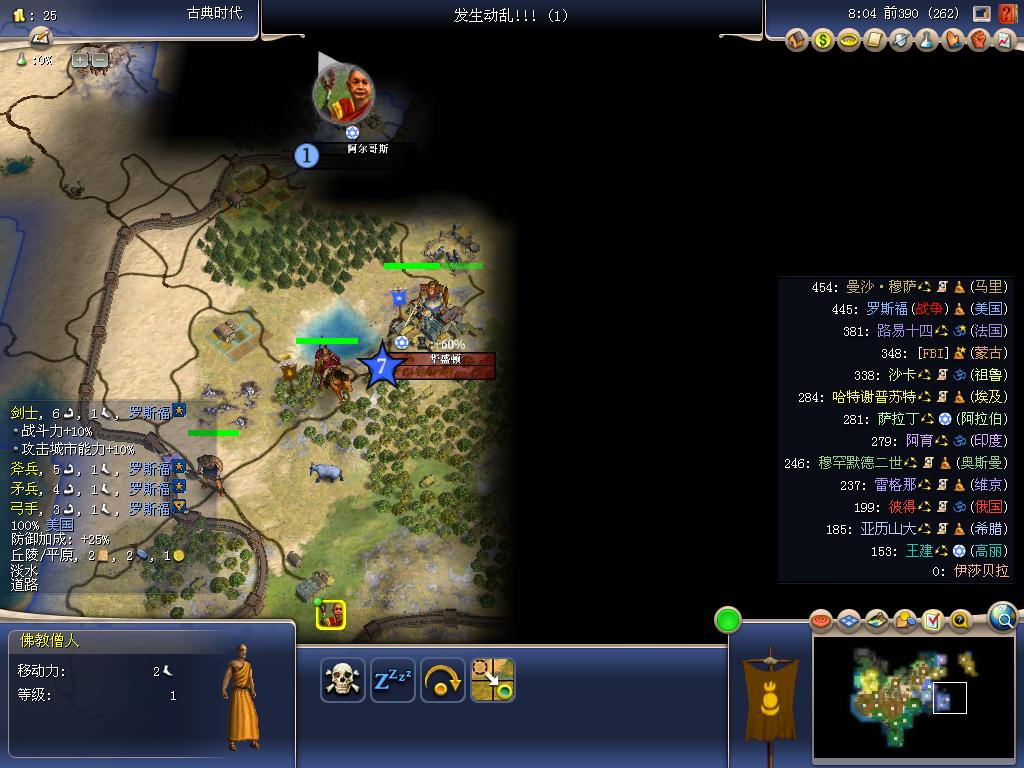Image resolution: width=1024 pixels, height=768 pixels.
Task: Skip turn with the curved arrow button
Action: [443, 680]
